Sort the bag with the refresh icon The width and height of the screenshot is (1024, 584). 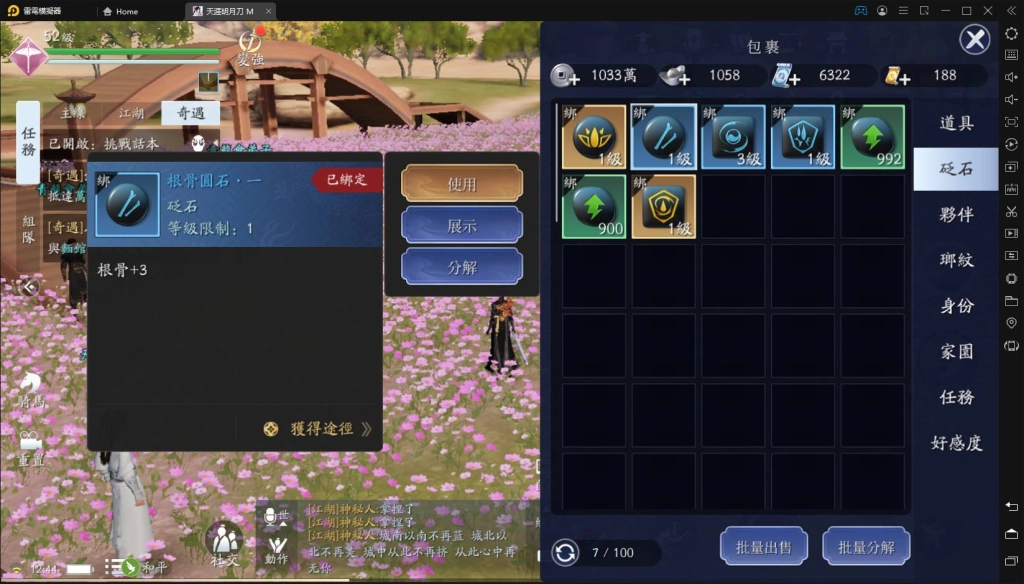565,552
